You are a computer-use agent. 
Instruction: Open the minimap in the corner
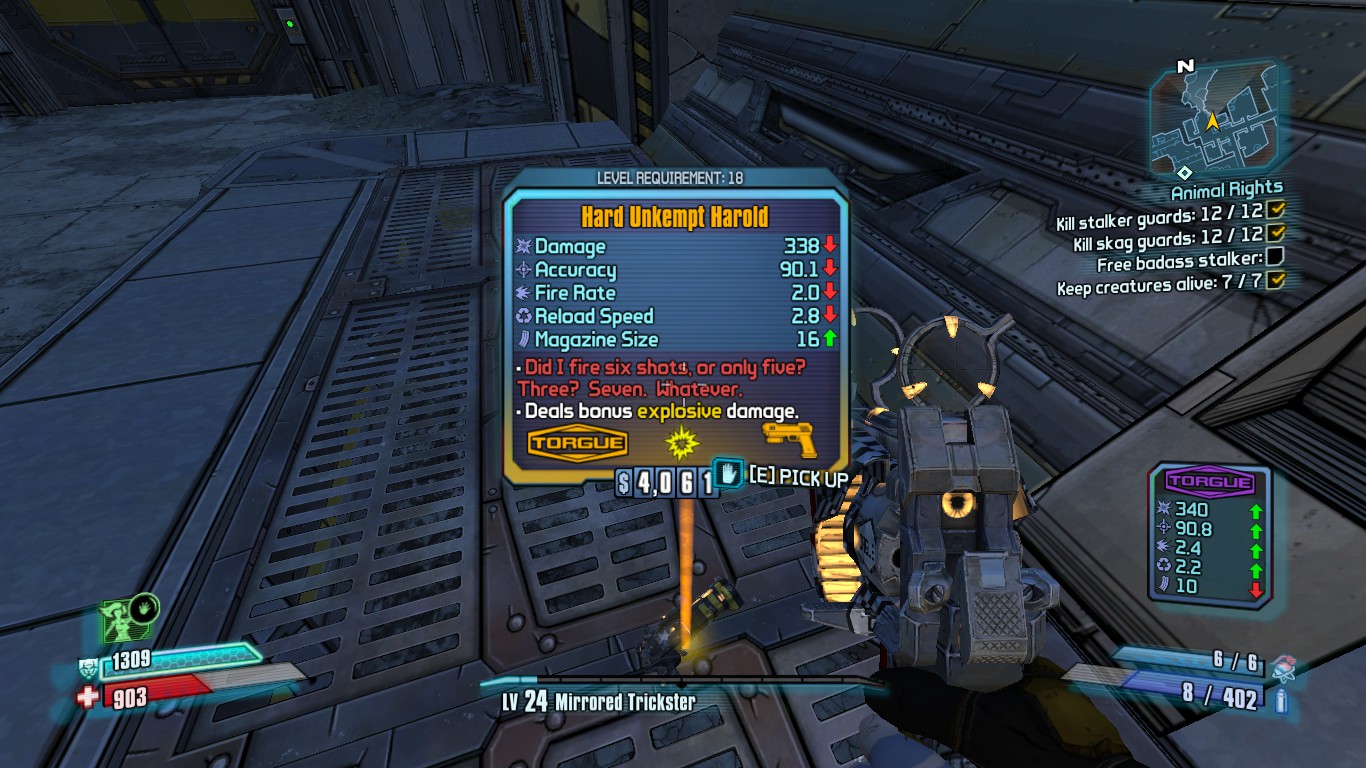(x=1213, y=118)
